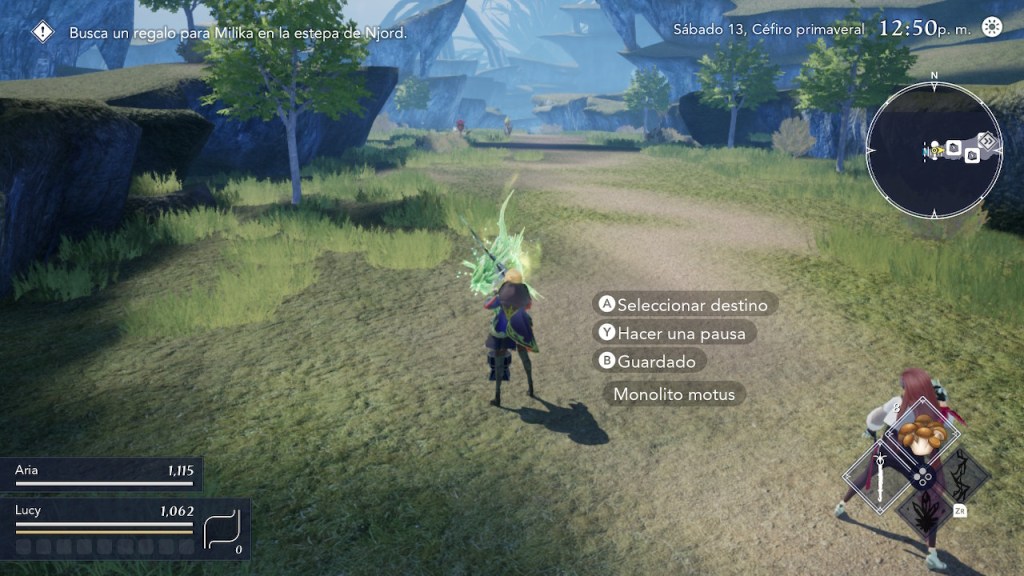1024x576 pixels.
Task: Select the sword weapon slot
Action: (881, 476)
